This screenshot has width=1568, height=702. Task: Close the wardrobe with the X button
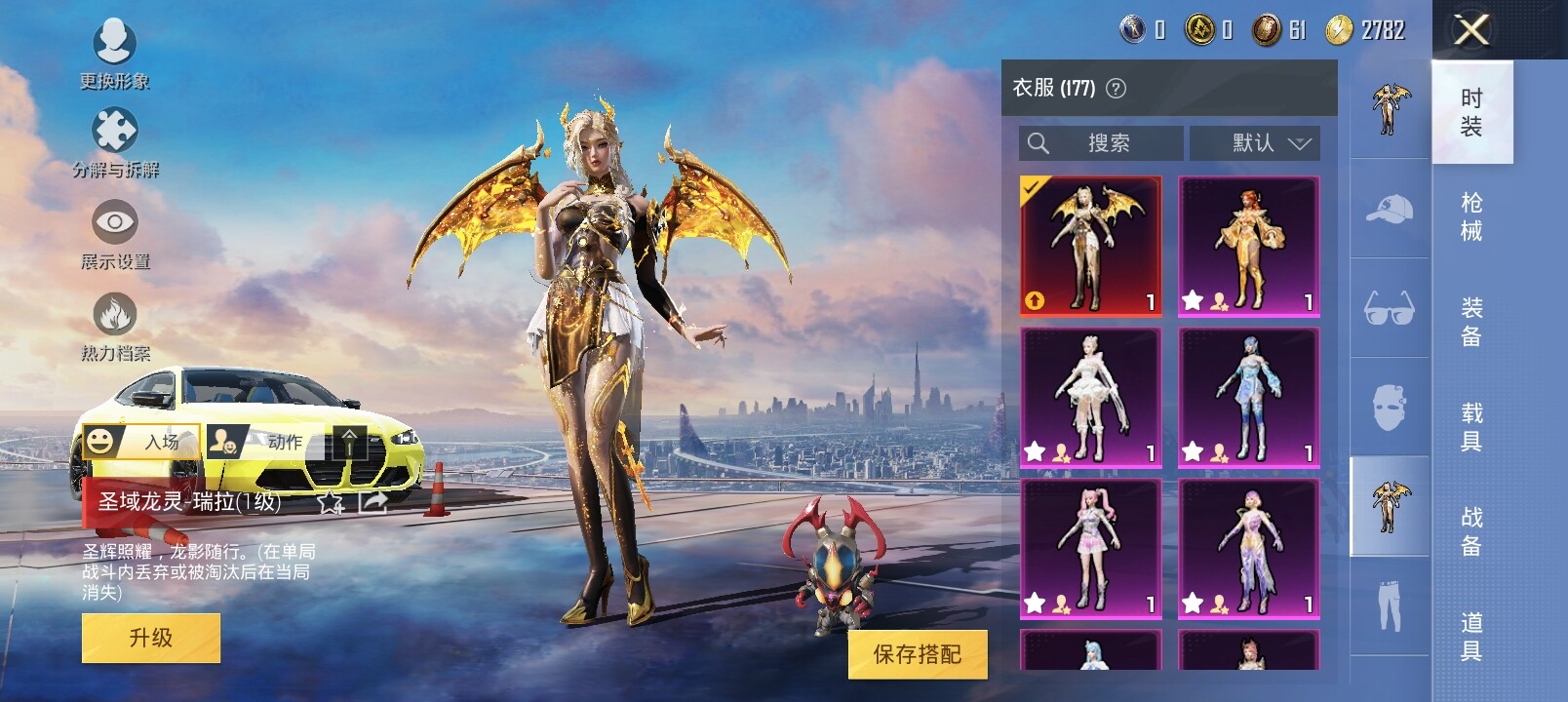pyautogui.click(x=1470, y=30)
